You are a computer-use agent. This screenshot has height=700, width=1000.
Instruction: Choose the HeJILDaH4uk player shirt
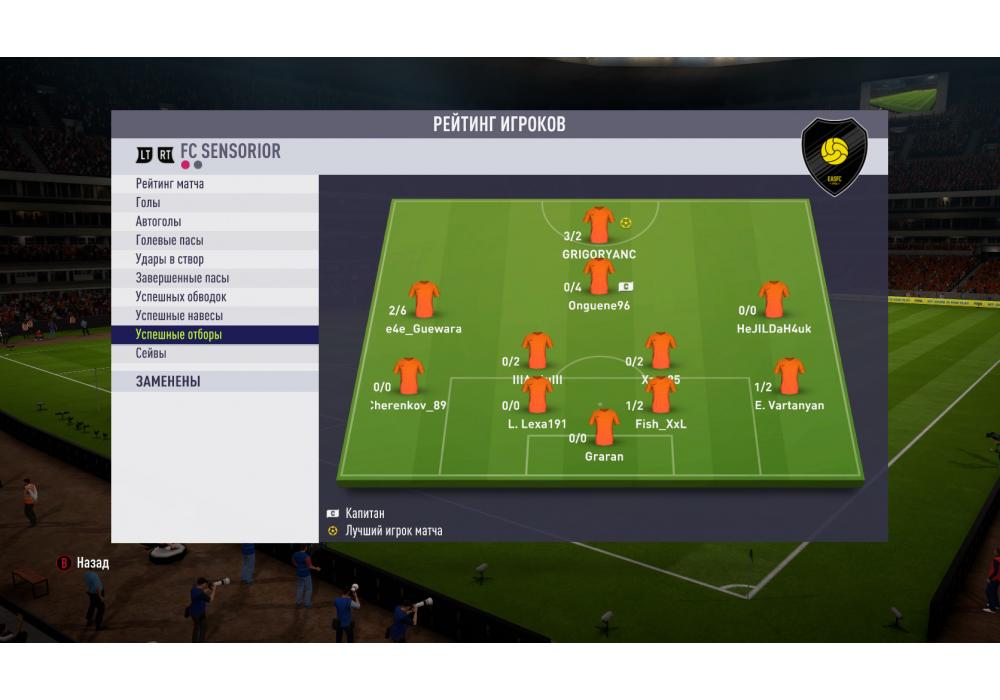(773, 300)
